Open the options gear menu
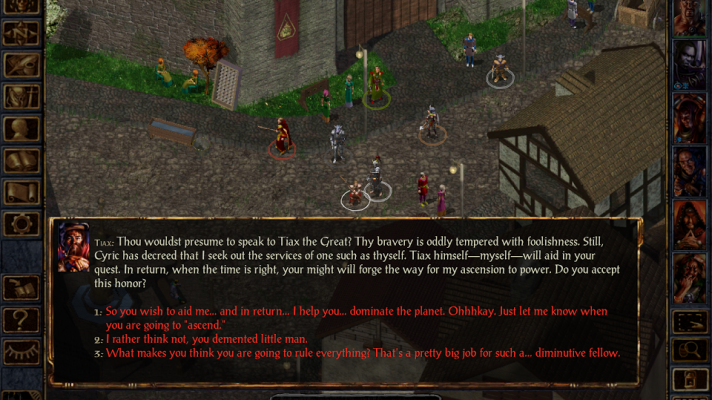712x400 pixels. coord(22,223)
